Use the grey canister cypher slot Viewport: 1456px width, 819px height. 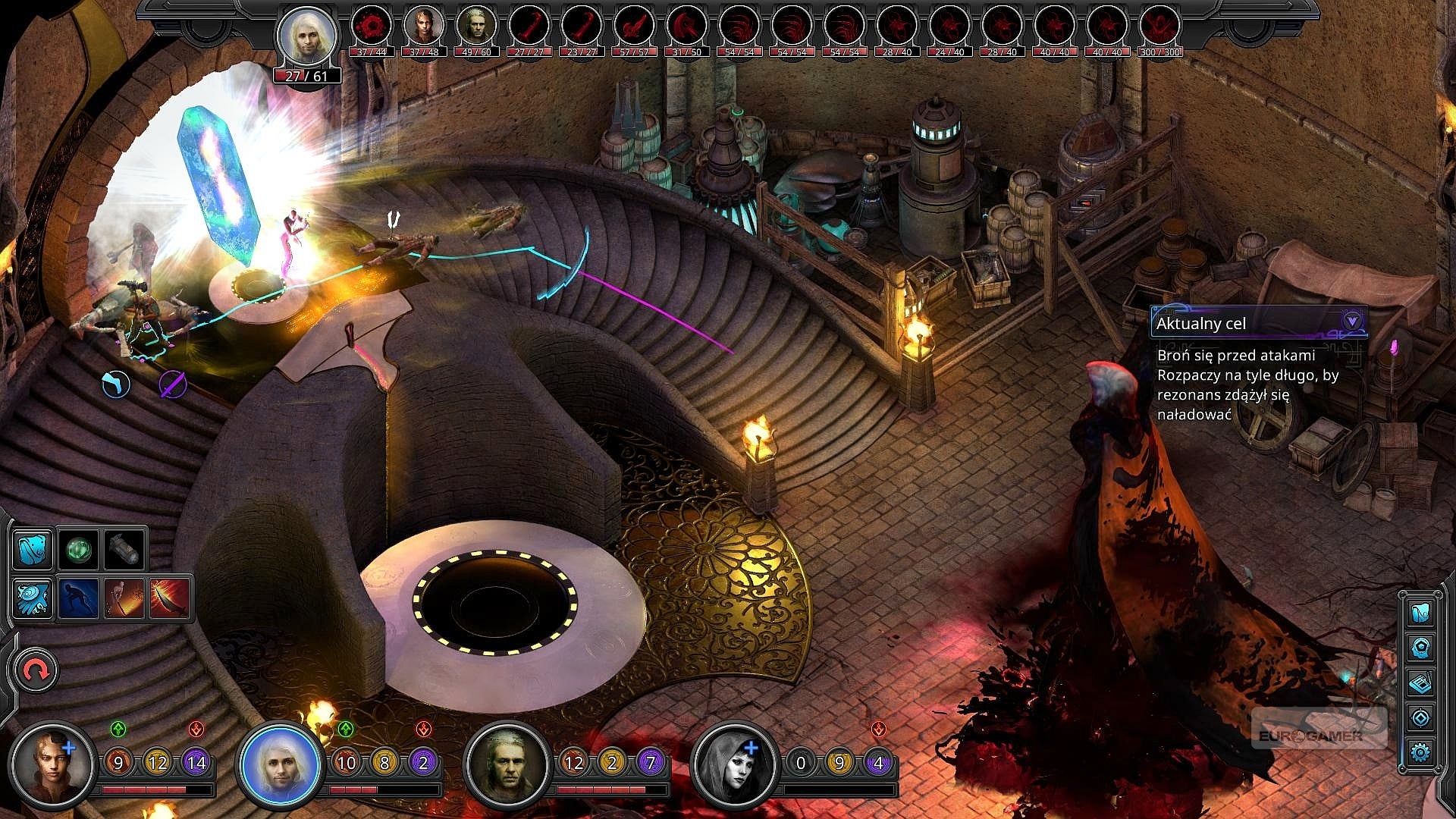124,549
